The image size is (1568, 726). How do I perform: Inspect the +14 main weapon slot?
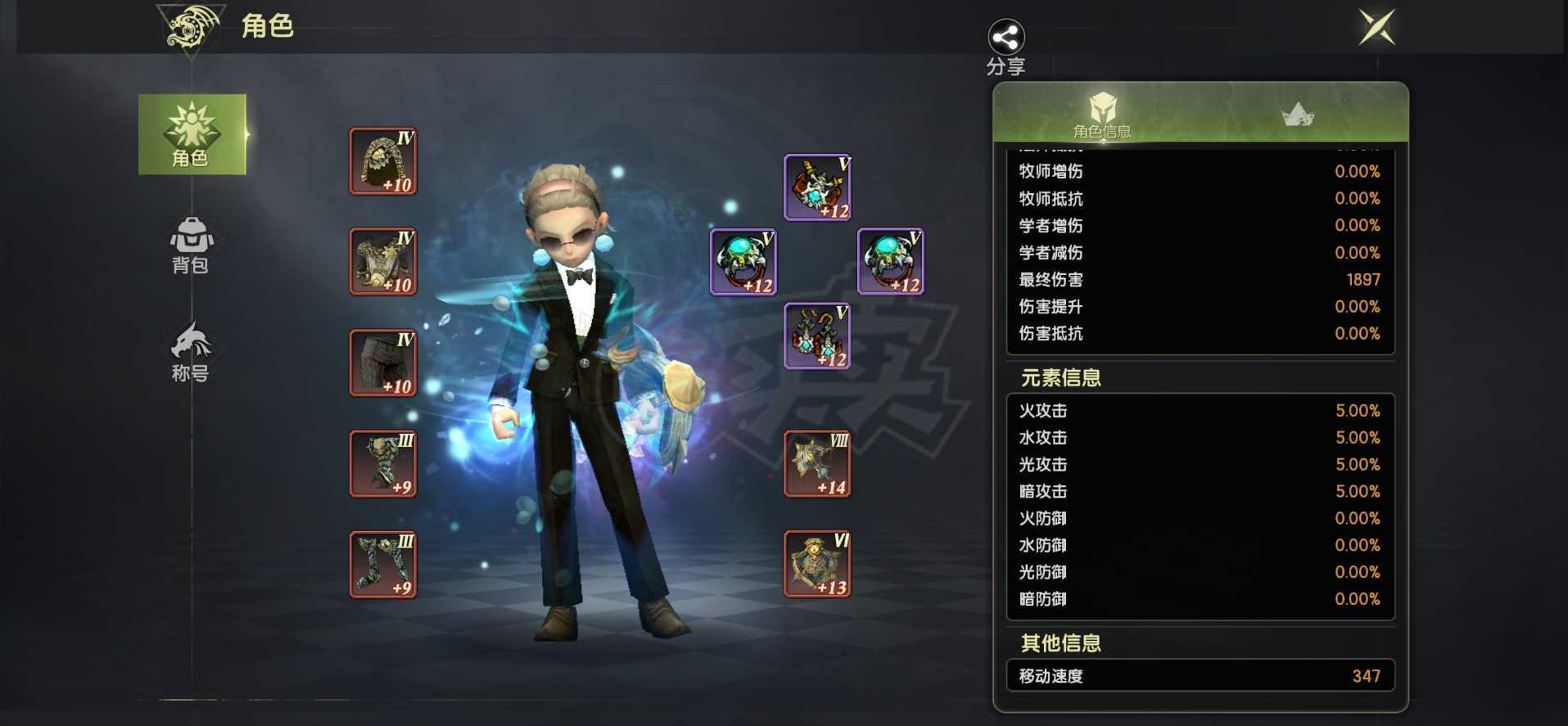pos(817,464)
